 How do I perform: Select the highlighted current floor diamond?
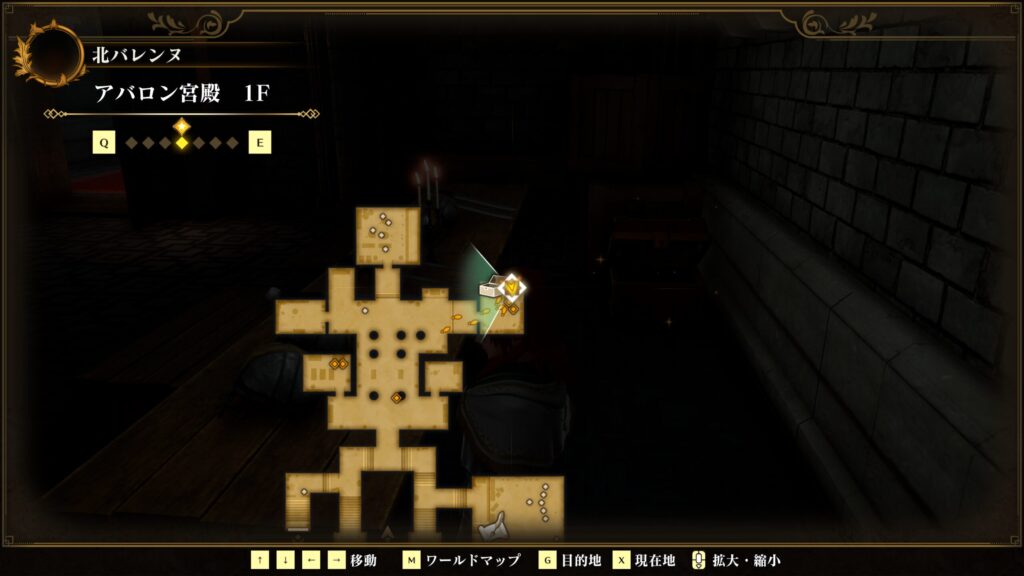coord(181,143)
